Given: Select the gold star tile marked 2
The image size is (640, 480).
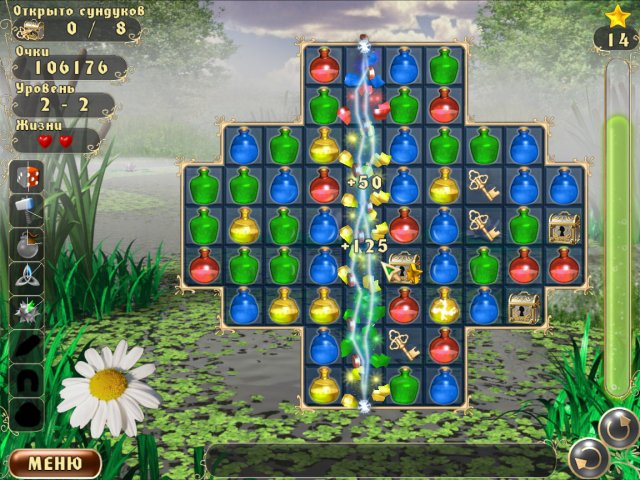Looking at the screenshot, I should 404,266.
